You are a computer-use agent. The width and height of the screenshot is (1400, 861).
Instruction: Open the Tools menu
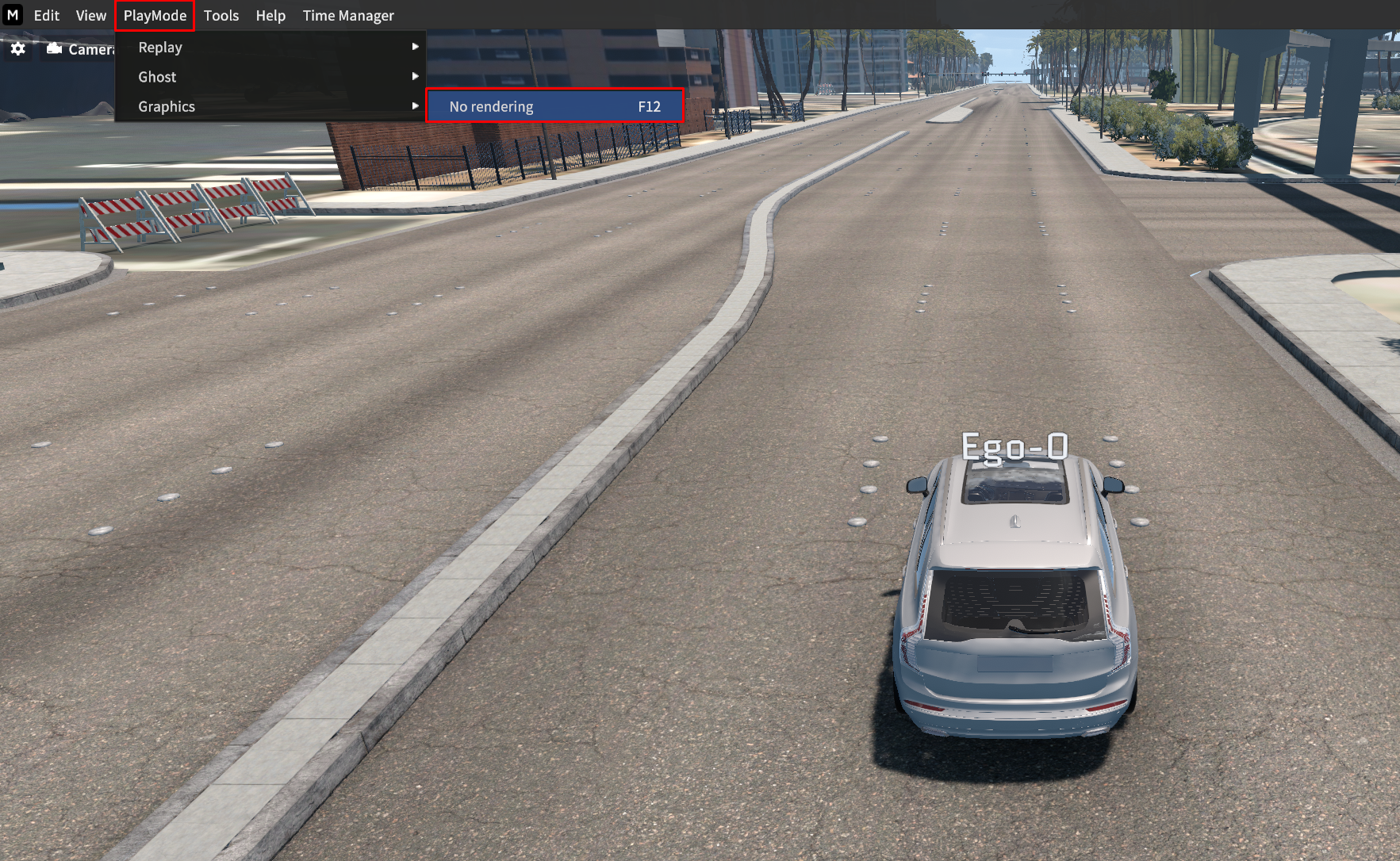(221, 16)
